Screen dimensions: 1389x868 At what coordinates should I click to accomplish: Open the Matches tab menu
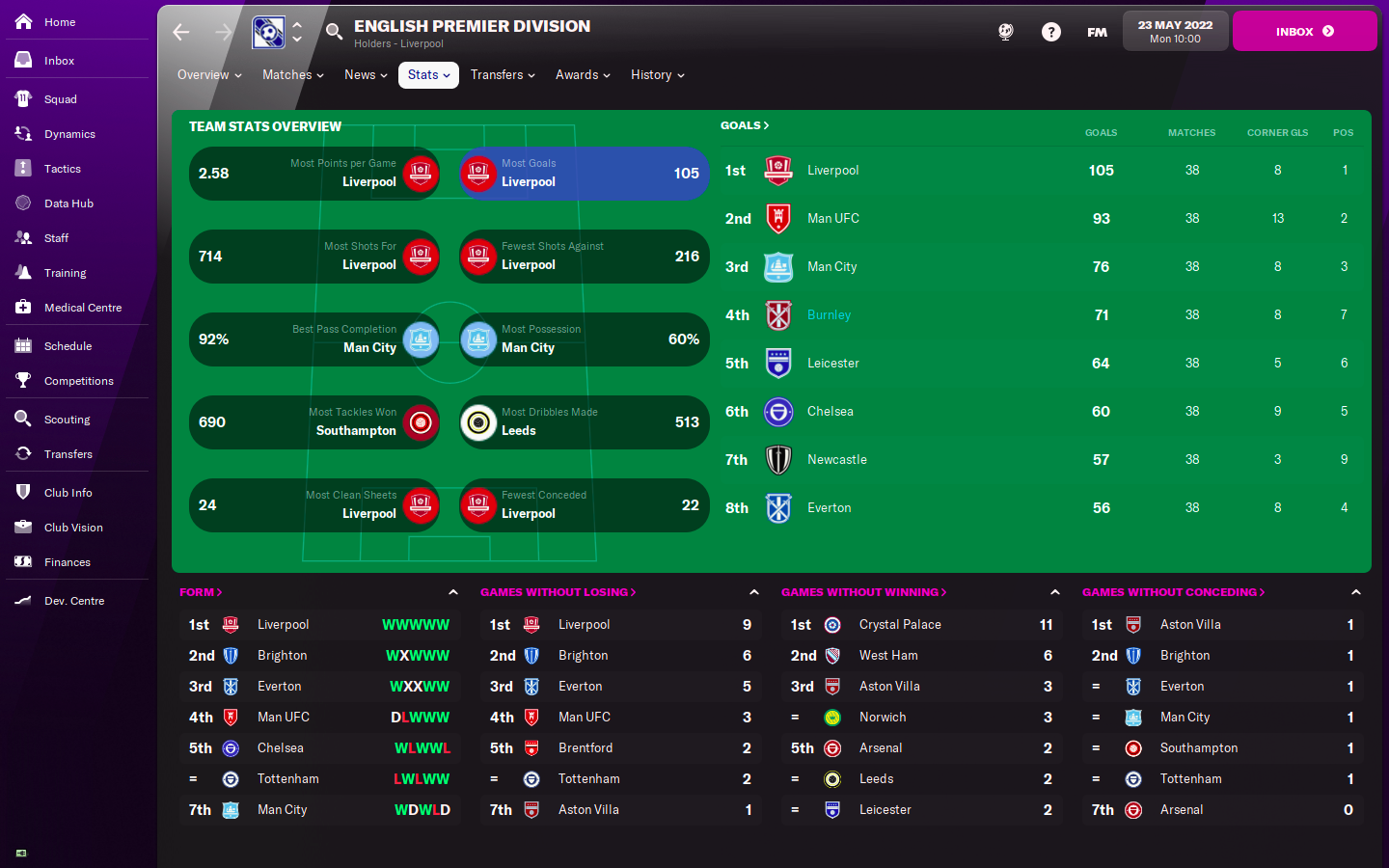coord(292,75)
